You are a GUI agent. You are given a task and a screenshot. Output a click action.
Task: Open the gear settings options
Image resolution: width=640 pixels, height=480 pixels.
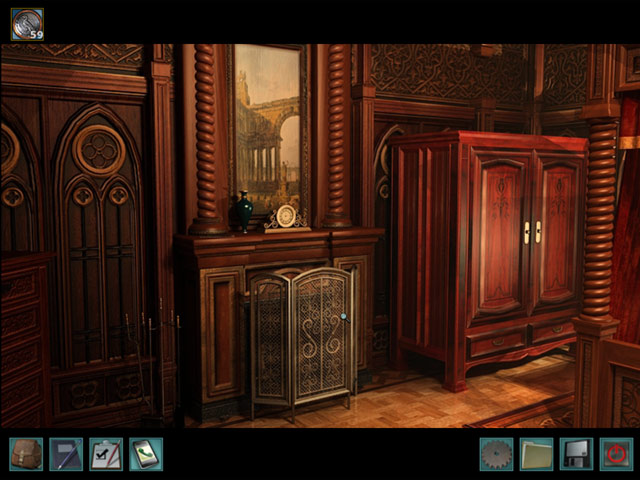click(x=496, y=454)
